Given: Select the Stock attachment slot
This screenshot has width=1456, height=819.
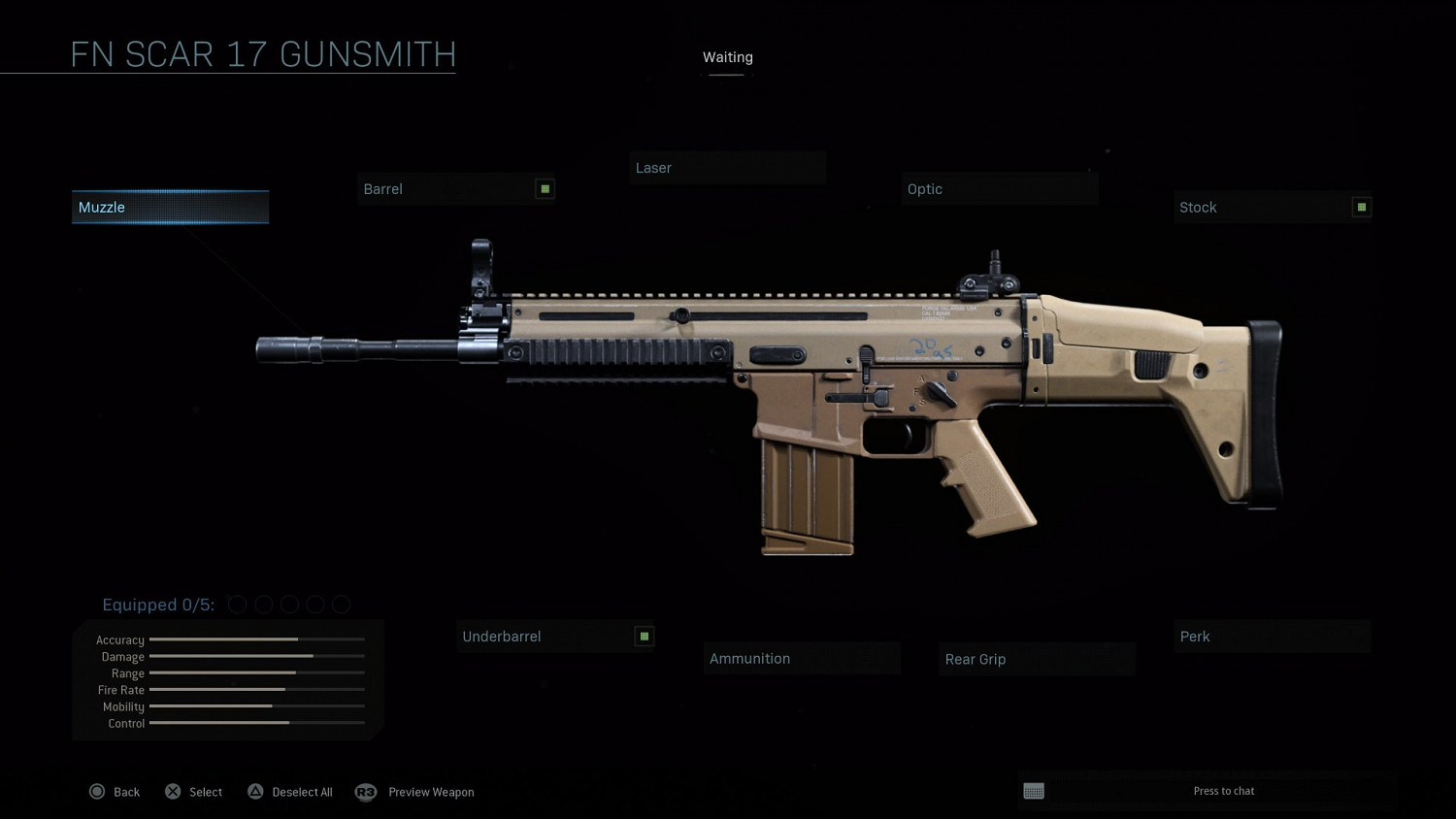Looking at the screenshot, I should 1272,208.
